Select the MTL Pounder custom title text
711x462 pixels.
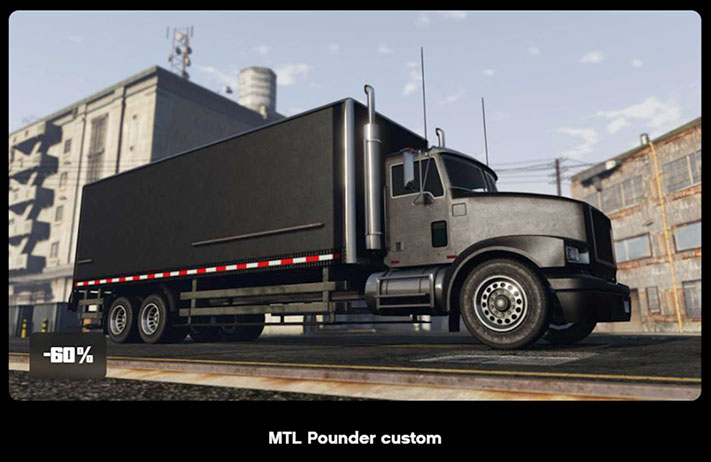coord(354,438)
